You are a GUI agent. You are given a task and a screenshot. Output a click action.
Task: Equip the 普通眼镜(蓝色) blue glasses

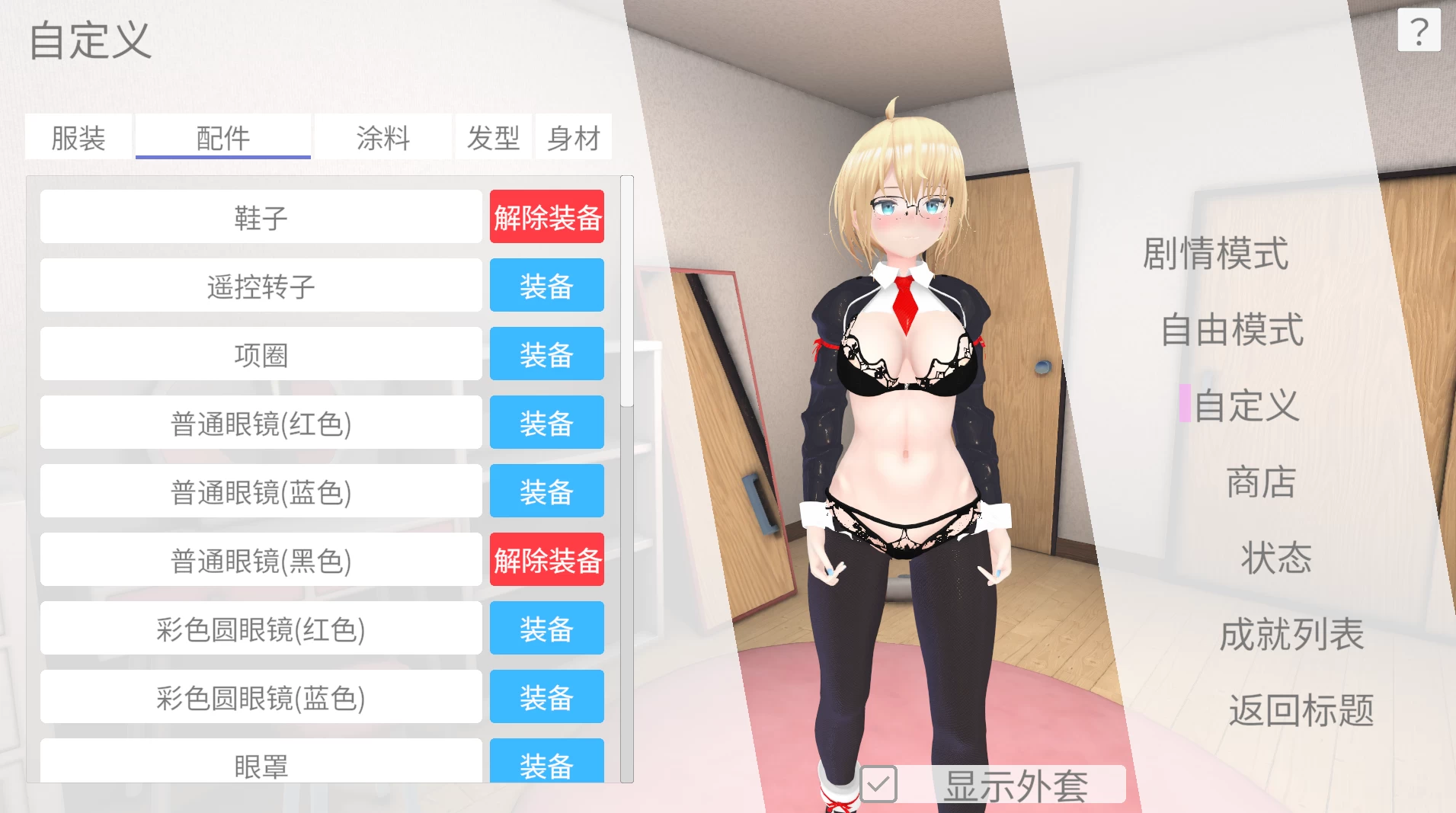pyautogui.click(x=546, y=491)
